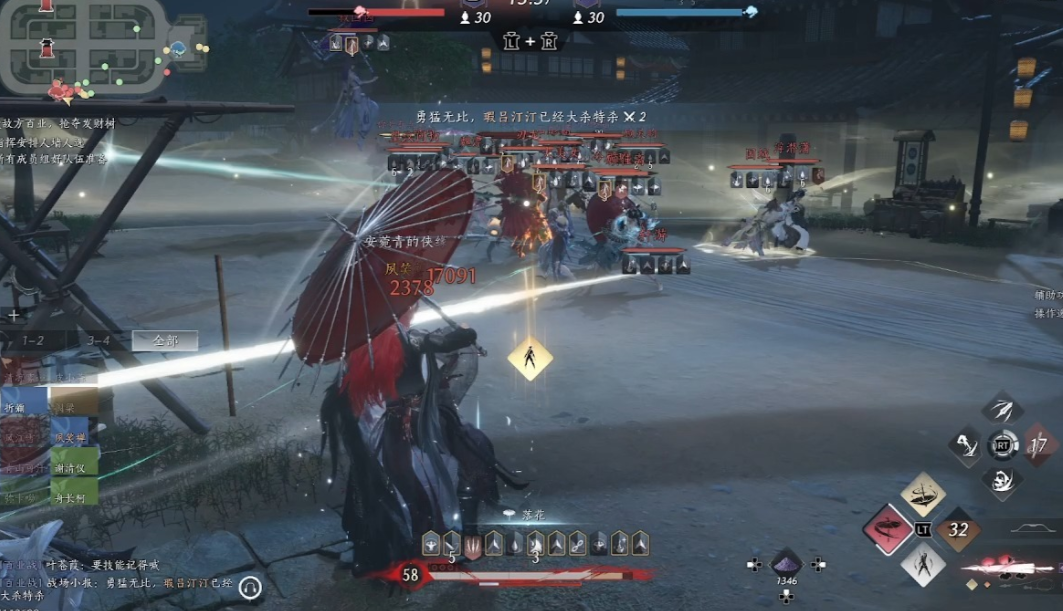Open the chat log message area
1063x611 pixels.
pyautogui.click(x=110, y=581)
